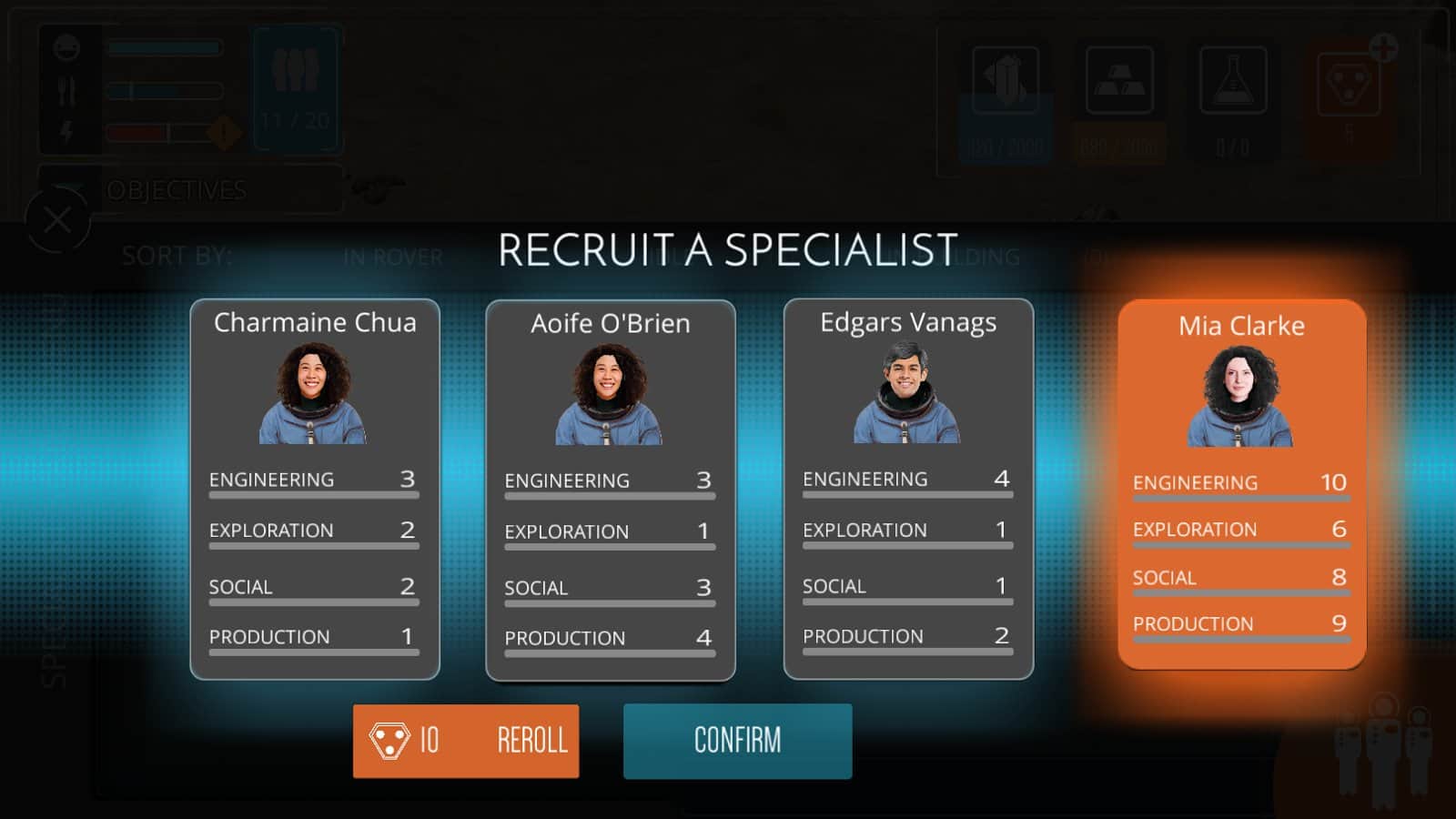Reroll the specialists for 10 credits
1456x819 pixels.
[466, 741]
